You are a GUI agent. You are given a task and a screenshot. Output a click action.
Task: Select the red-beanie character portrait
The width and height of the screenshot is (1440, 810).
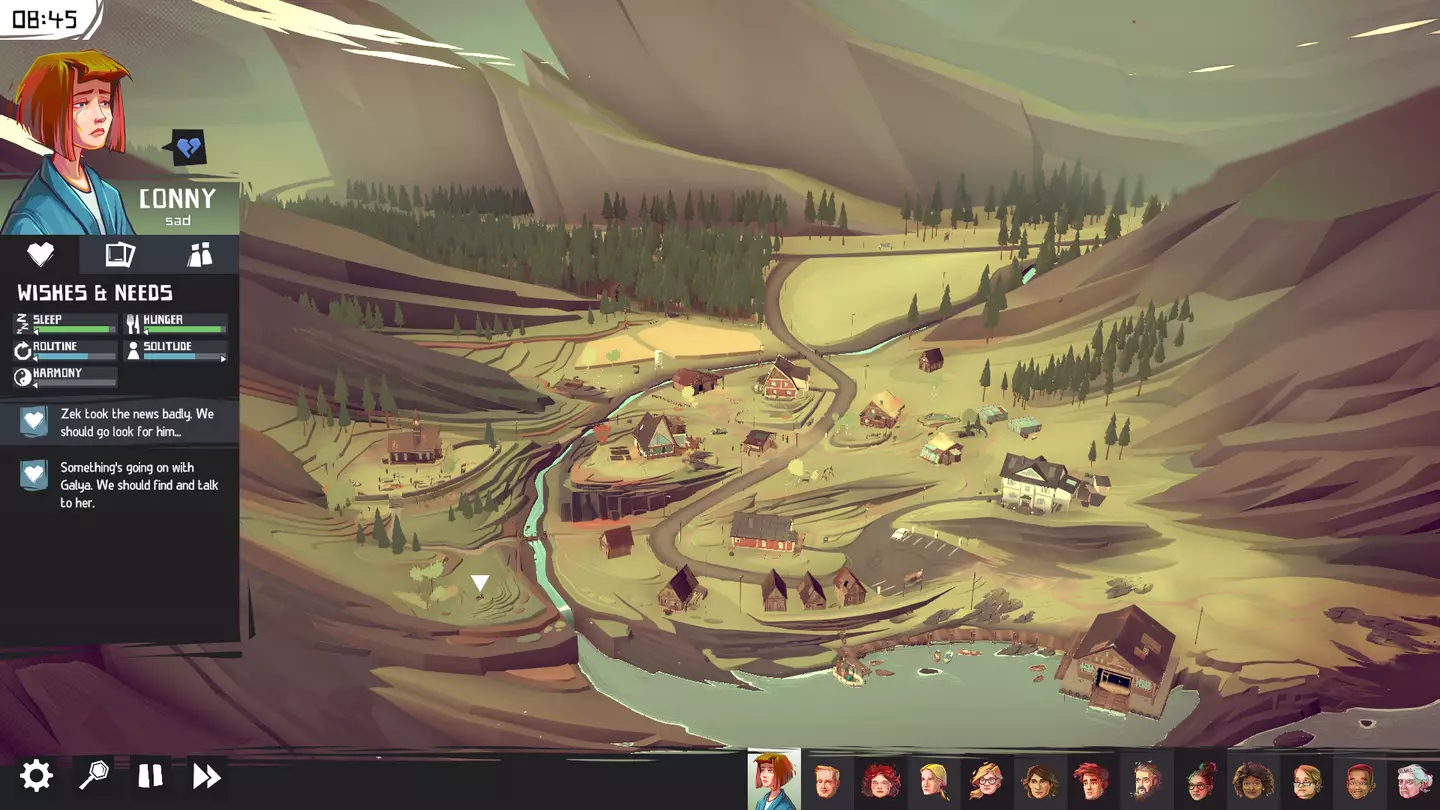[x=1360, y=781]
